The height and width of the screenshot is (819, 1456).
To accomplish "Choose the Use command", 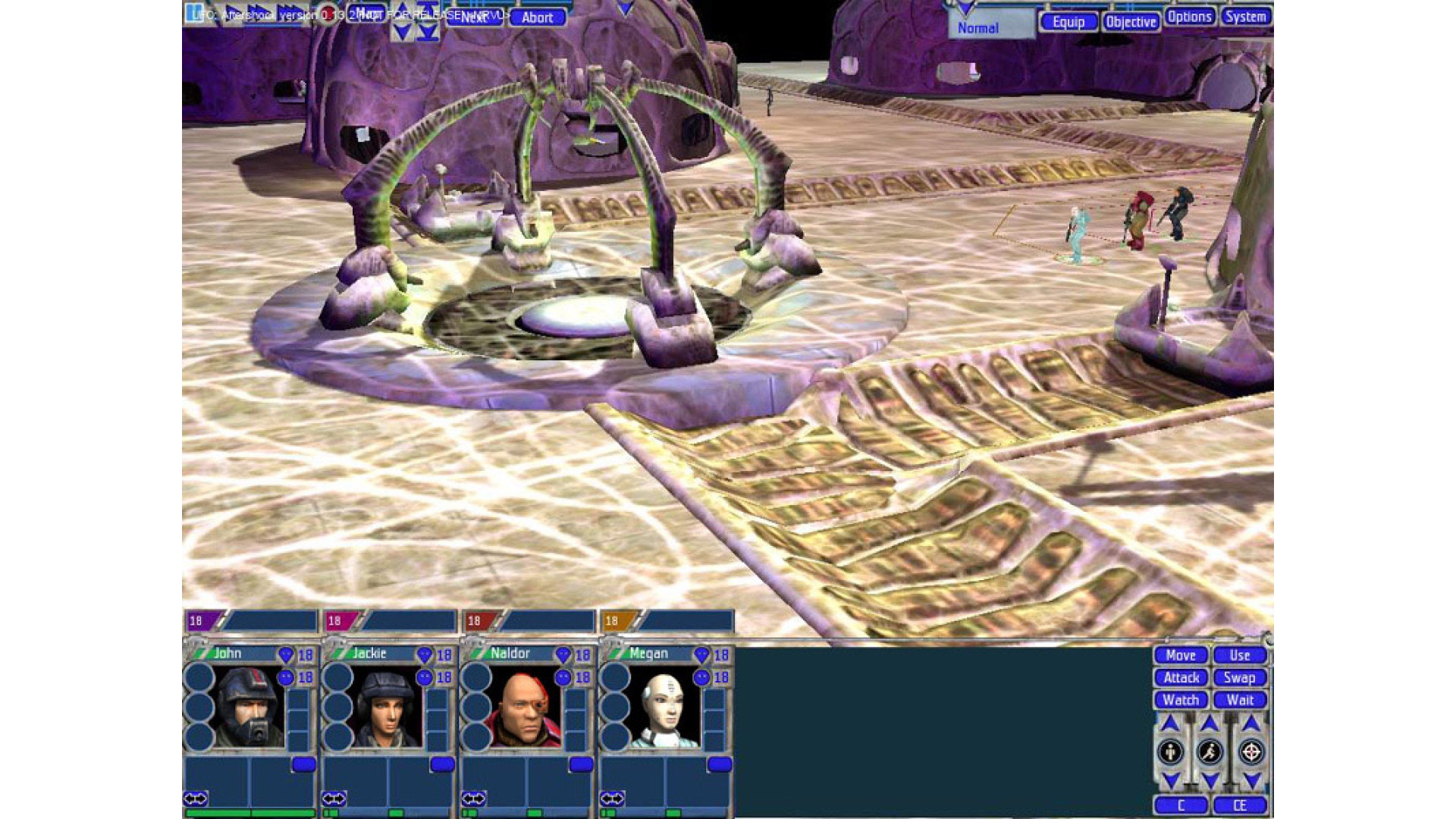I will pyautogui.click(x=1239, y=655).
